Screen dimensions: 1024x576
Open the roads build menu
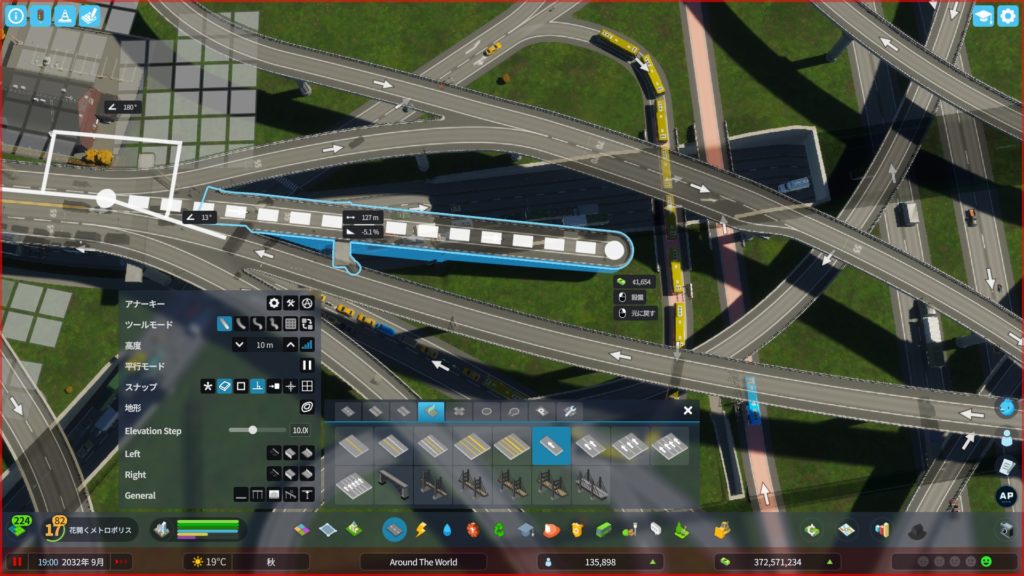[394, 529]
